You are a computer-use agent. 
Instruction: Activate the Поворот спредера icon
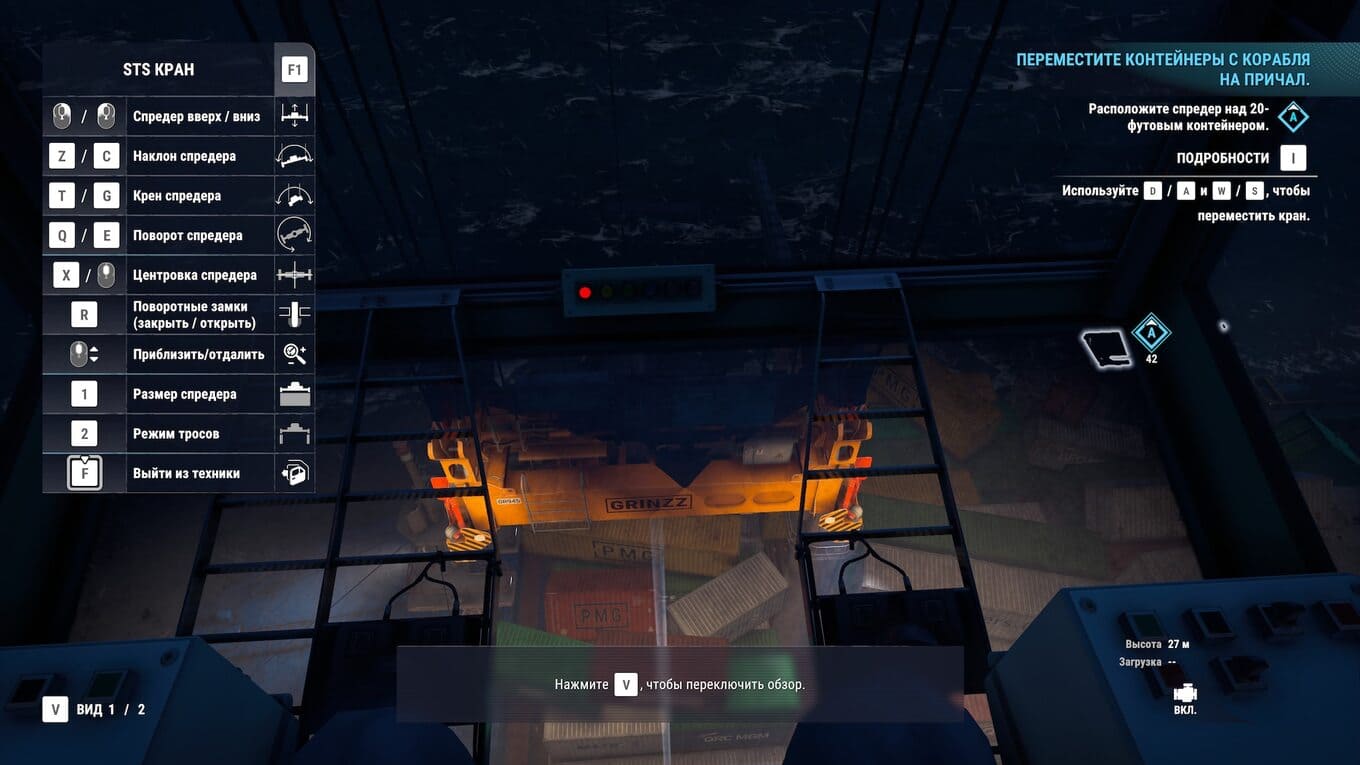pos(295,235)
